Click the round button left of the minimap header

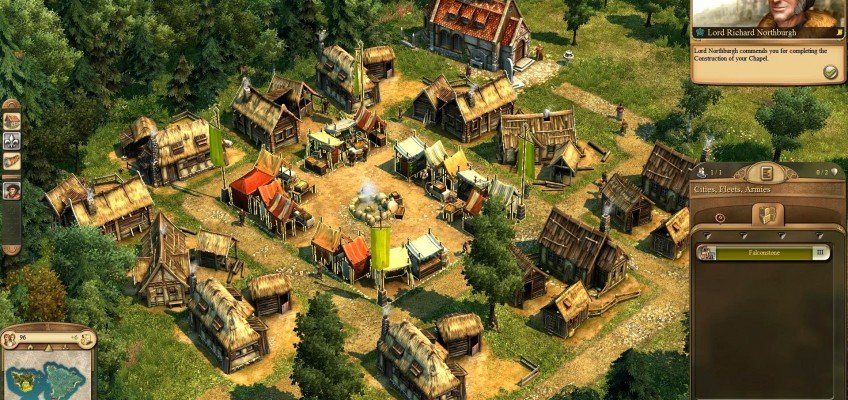tap(10, 338)
